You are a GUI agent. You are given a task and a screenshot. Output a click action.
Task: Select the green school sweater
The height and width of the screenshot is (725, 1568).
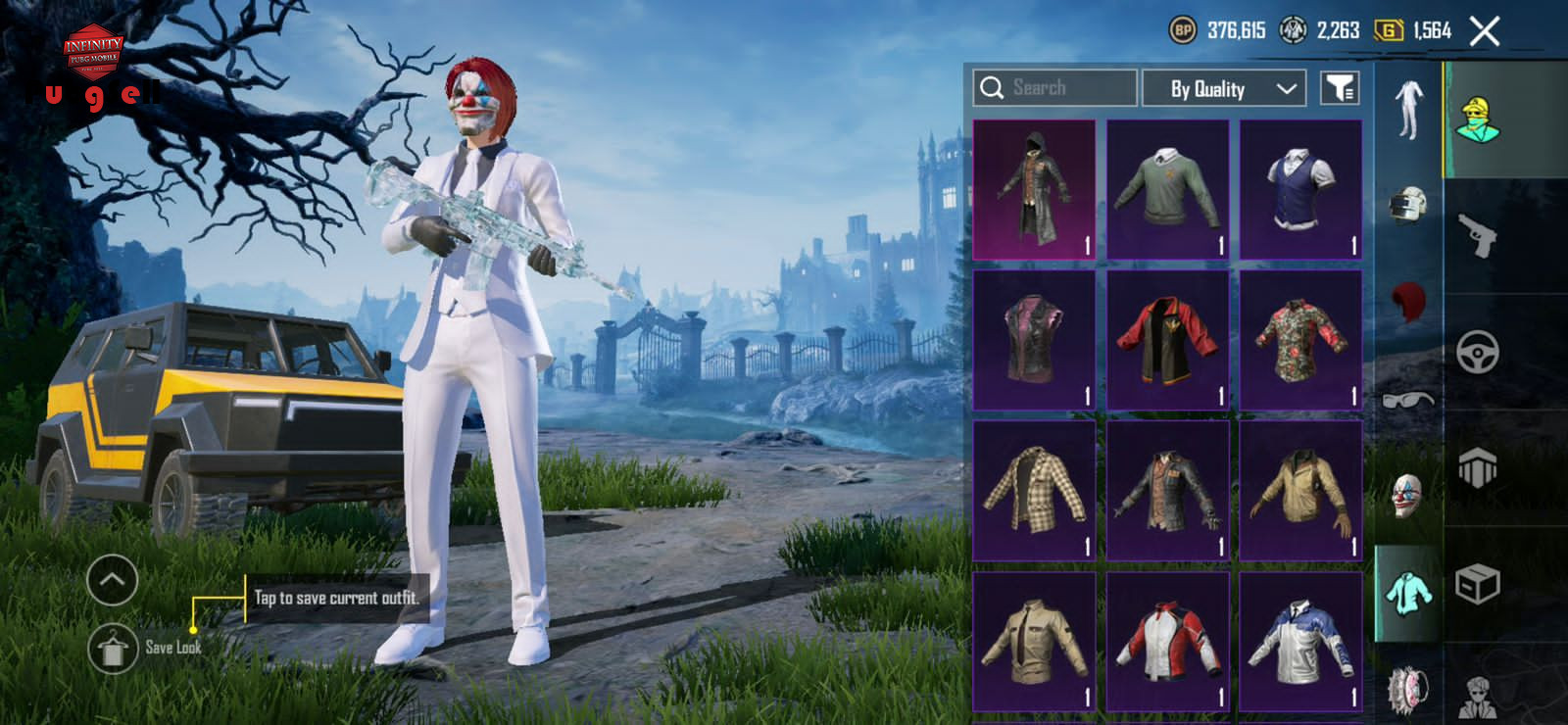point(1167,190)
